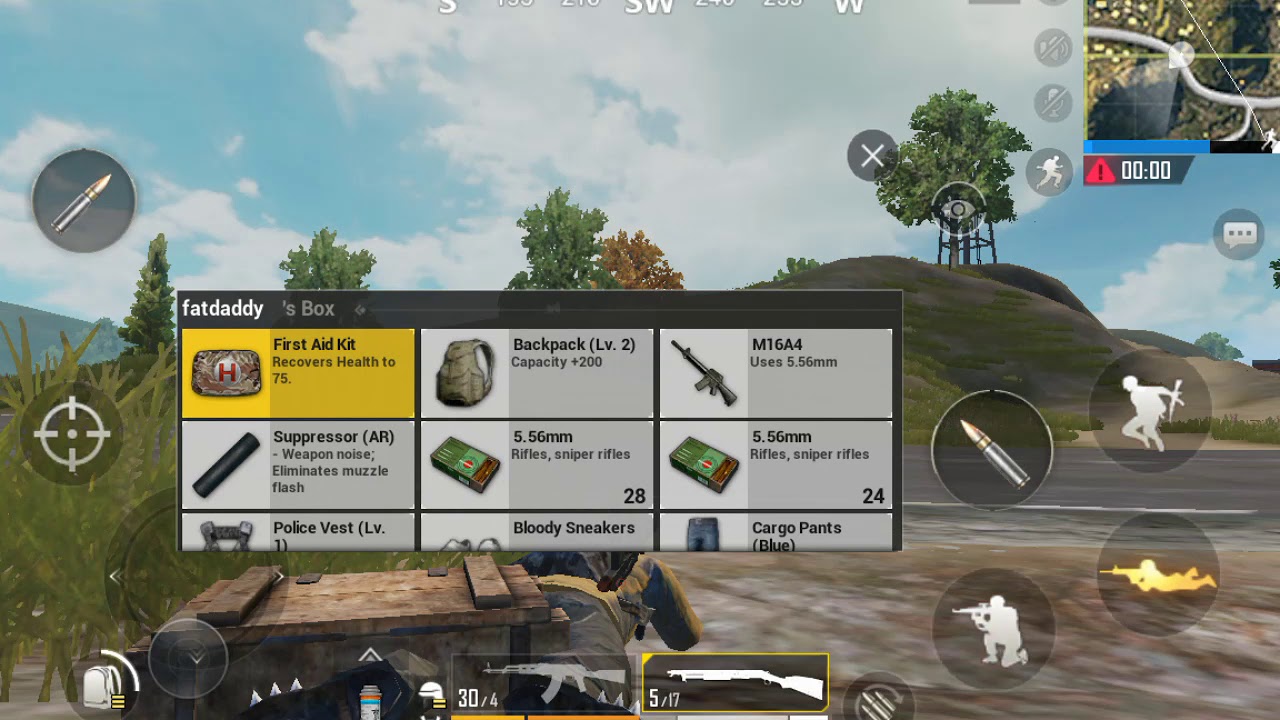Pick up the First Aid Kit
This screenshot has height=720, width=1280.
(x=296, y=372)
